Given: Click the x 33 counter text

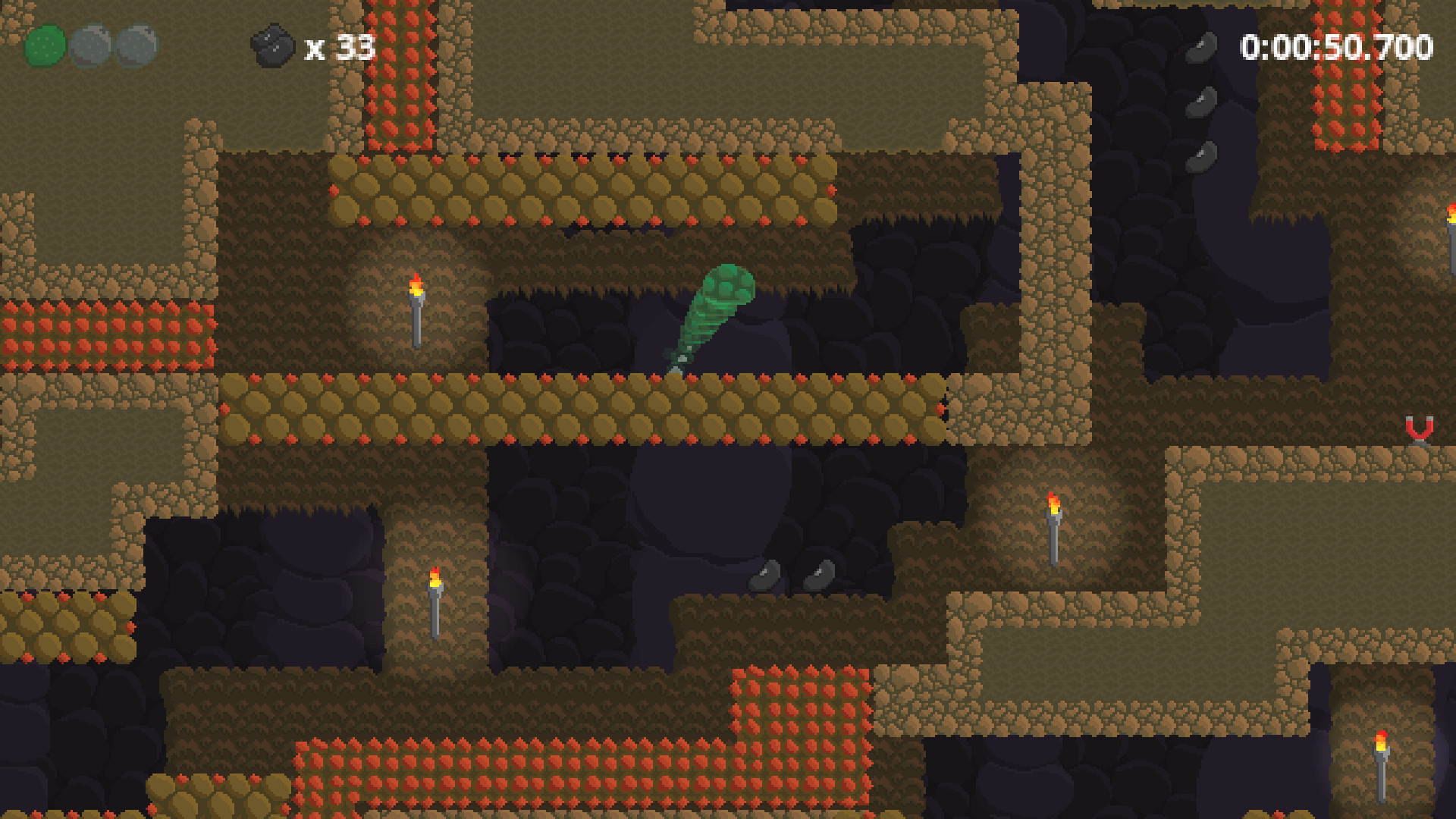Looking at the screenshot, I should coord(339,47).
